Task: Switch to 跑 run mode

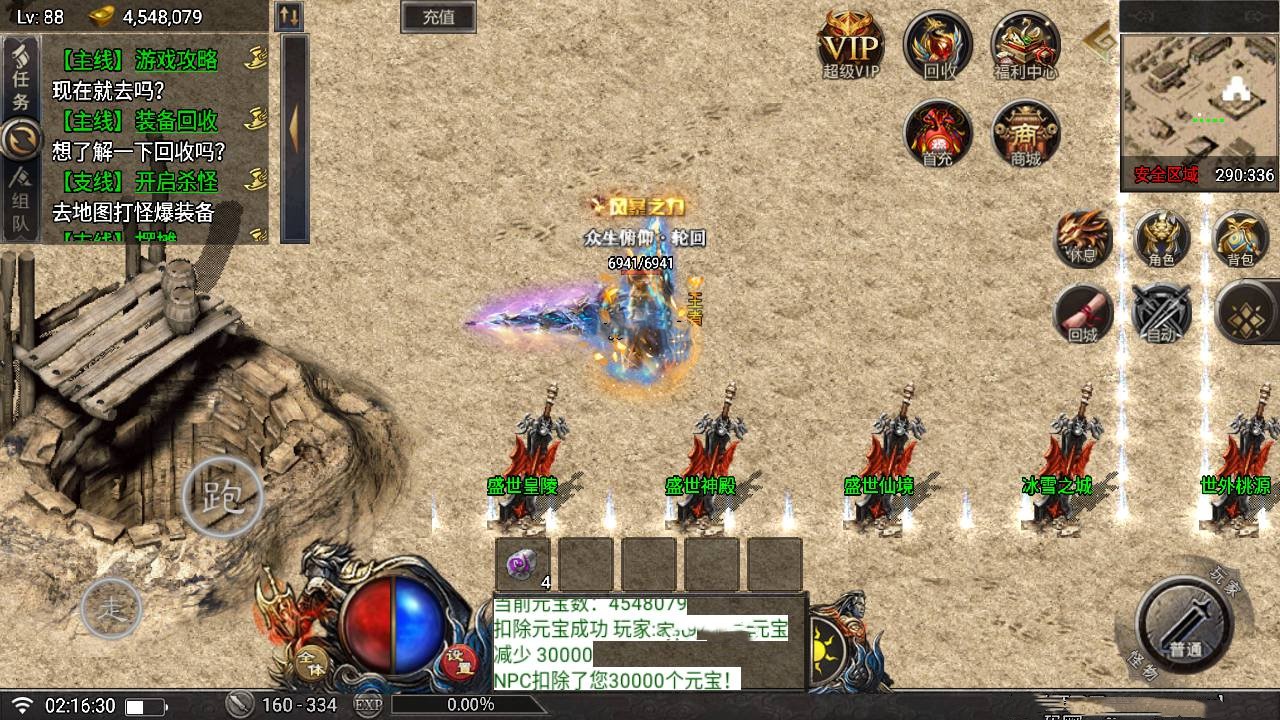Action: (222, 496)
